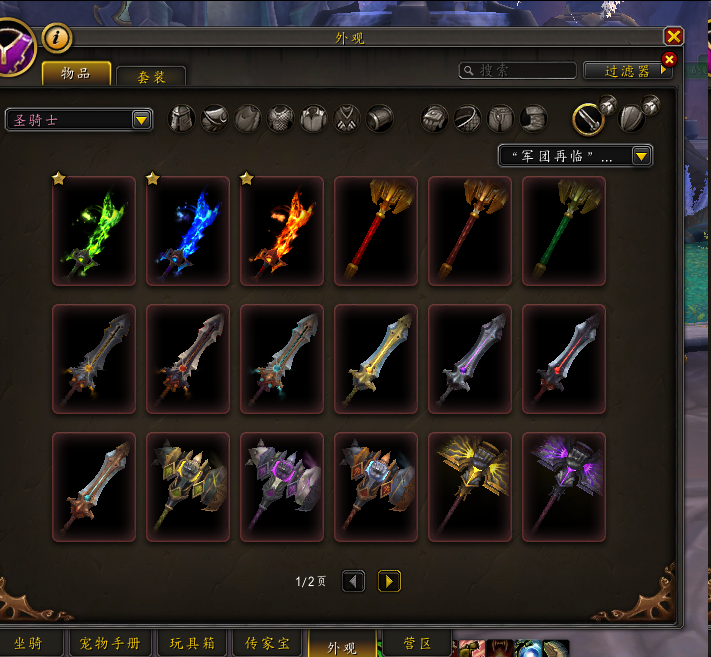Go to the next appearance page
The width and height of the screenshot is (711, 657).
[390, 581]
